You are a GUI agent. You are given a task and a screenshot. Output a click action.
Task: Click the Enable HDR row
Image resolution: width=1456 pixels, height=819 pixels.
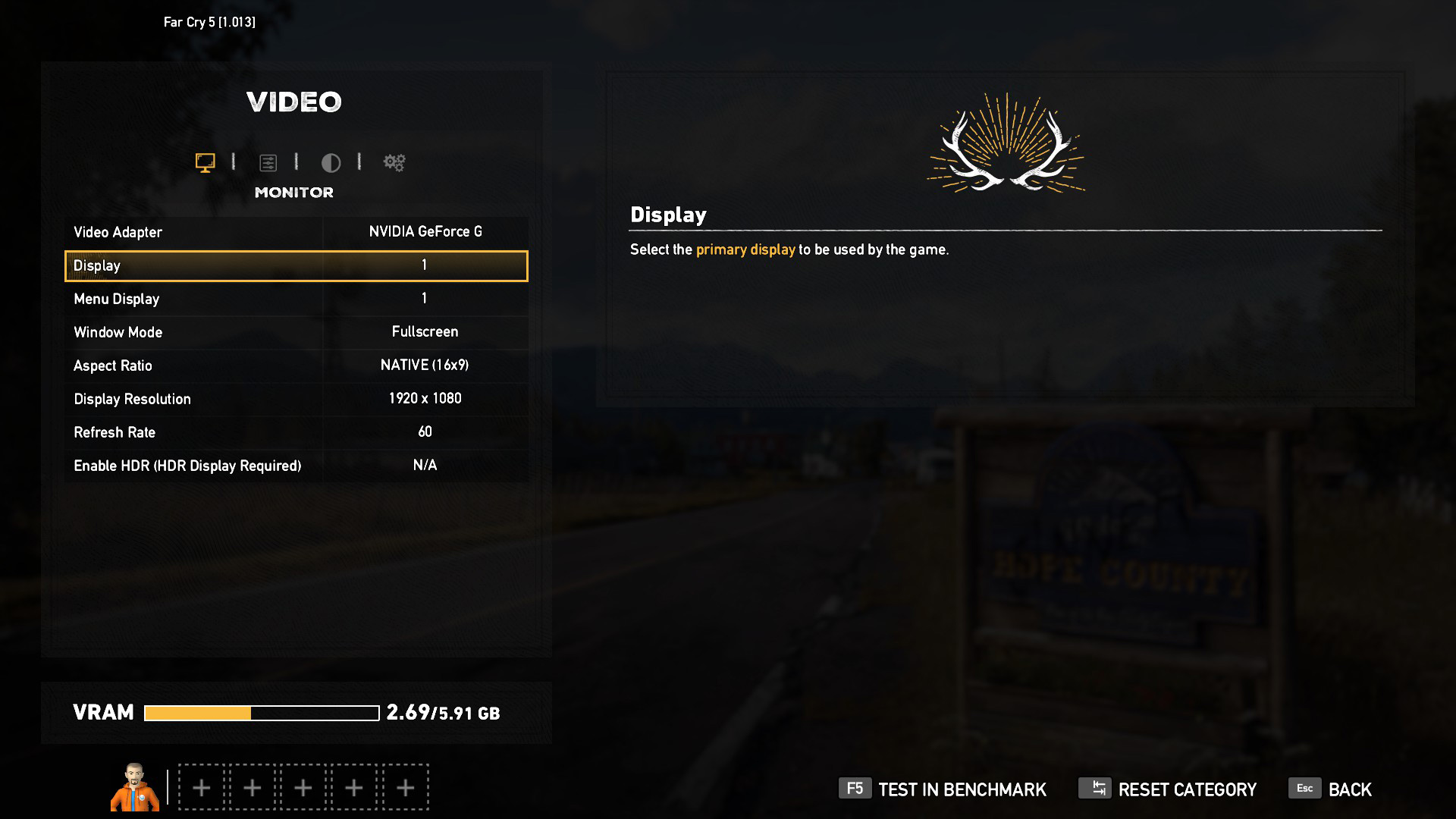point(296,466)
